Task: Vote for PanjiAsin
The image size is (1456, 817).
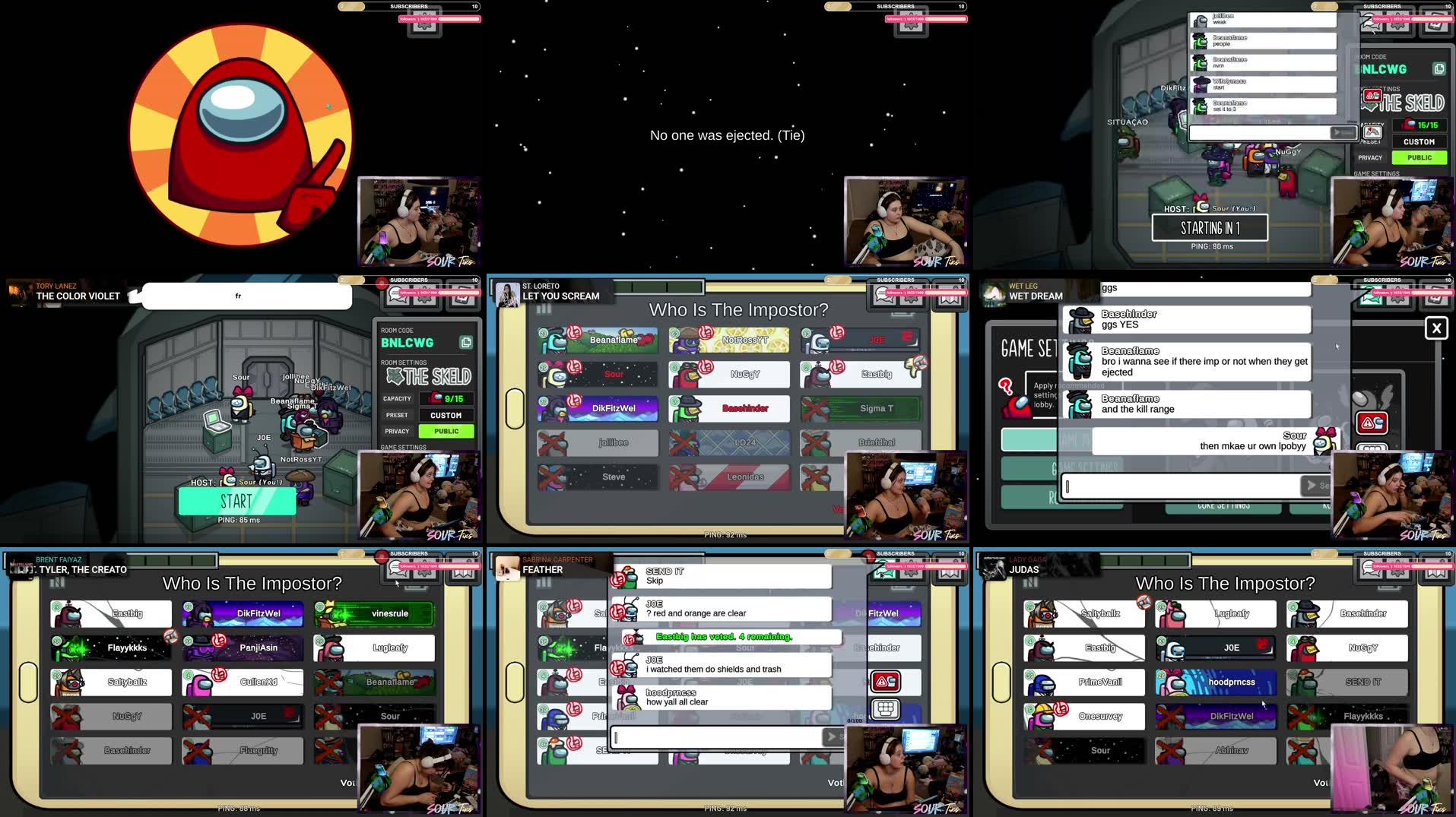Action: click(x=243, y=648)
